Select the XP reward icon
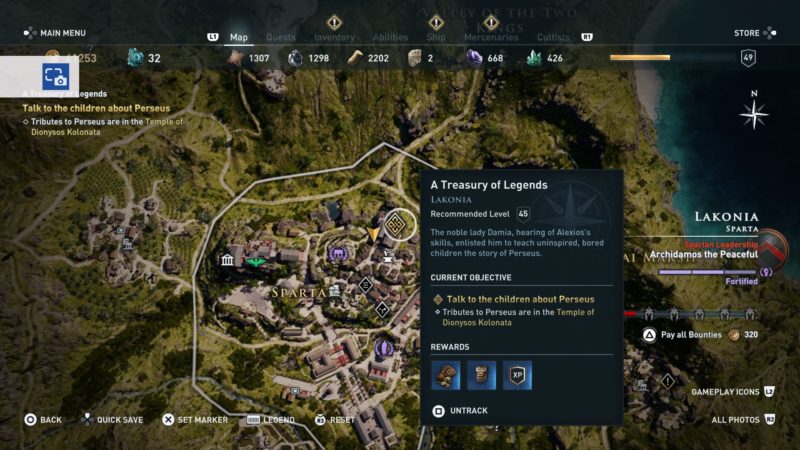 coord(517,375)
